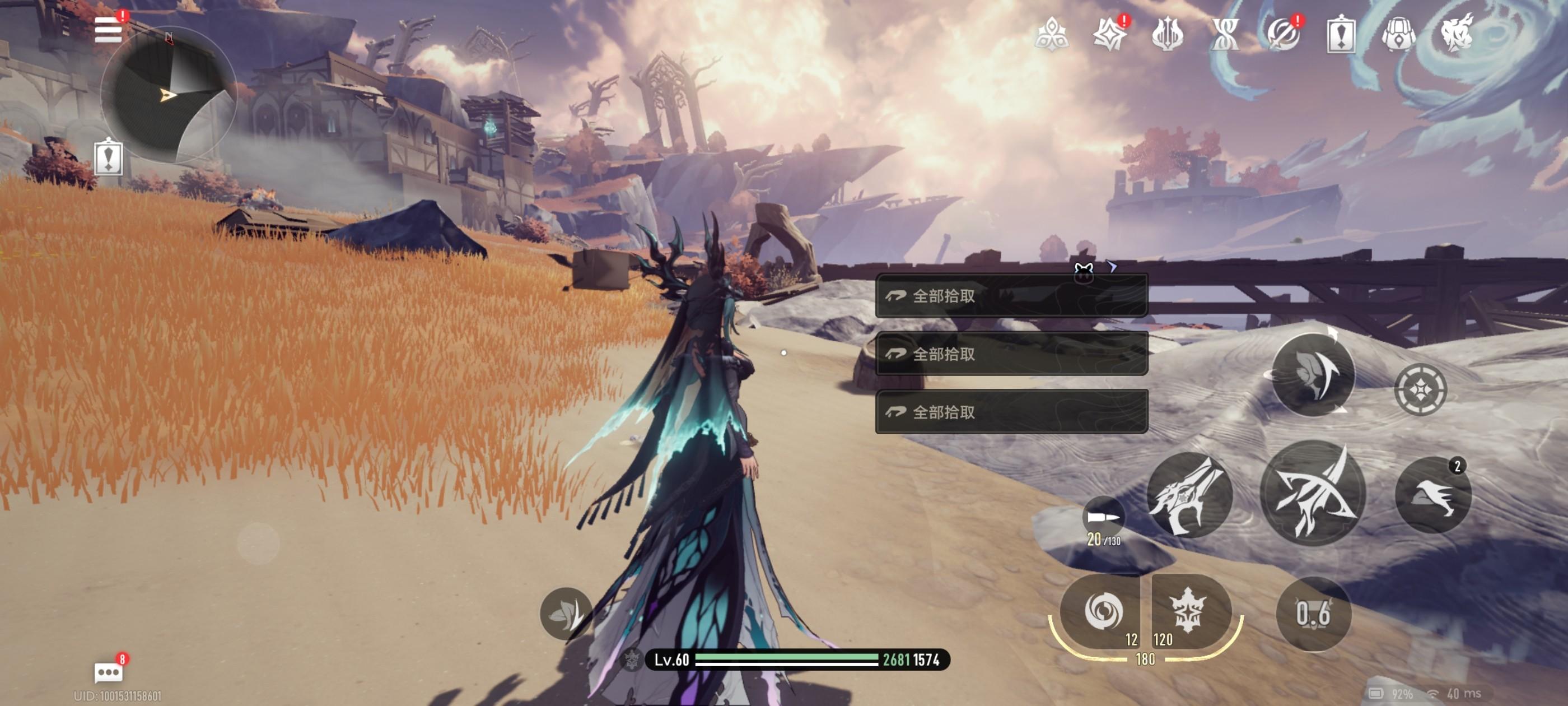The image size is (1568, 706).
Task: Toggle the crosshair lock-on button
Action: pos(1420,389)
